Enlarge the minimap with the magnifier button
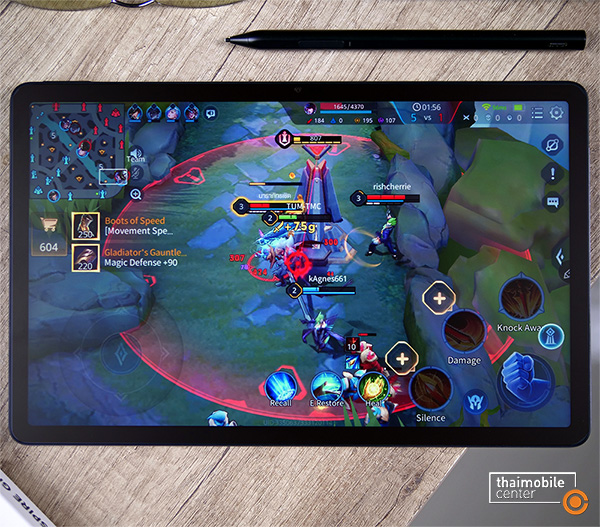This screenshot has width=600, height=527. click(136, 193)
